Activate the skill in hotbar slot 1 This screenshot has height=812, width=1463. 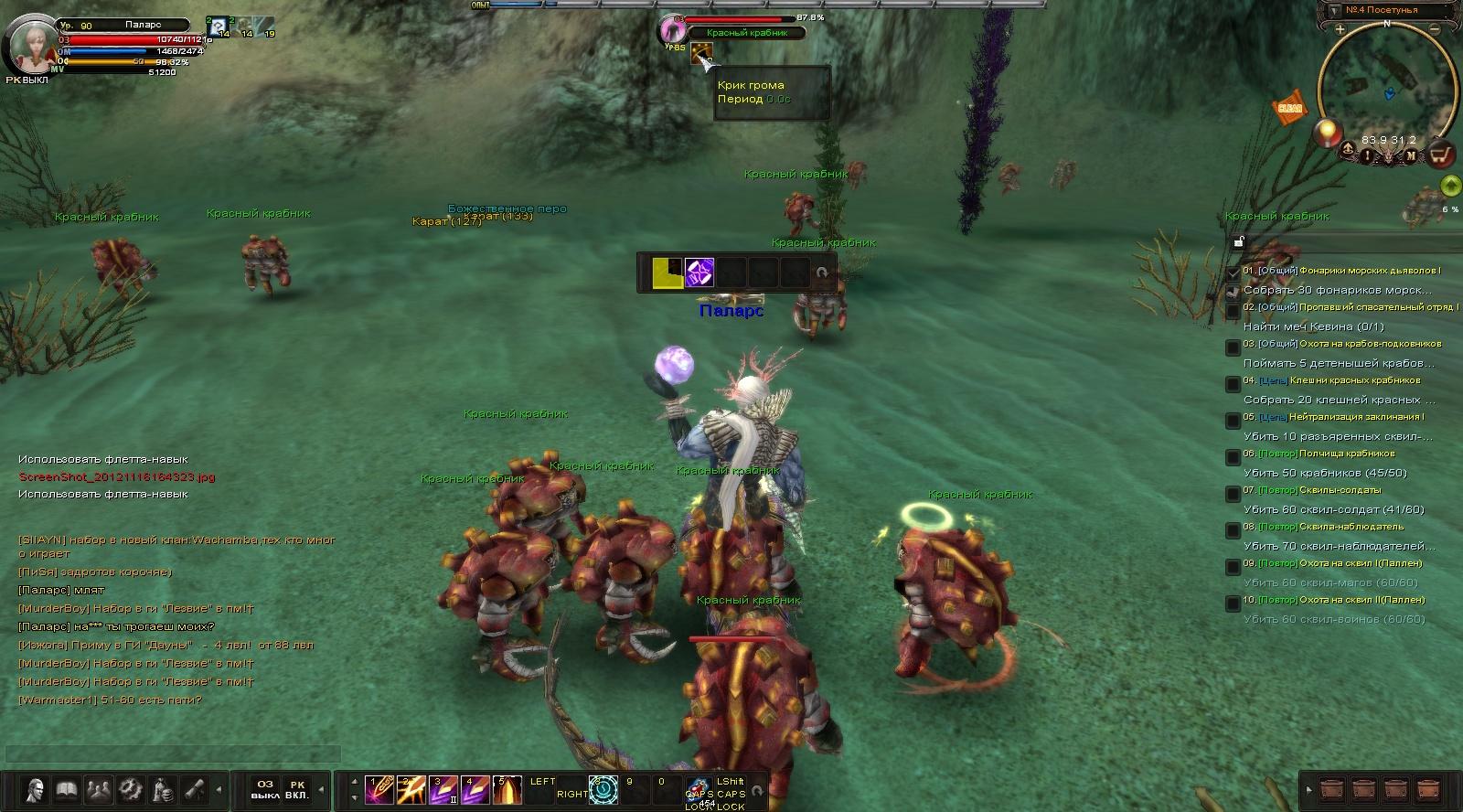click(378, 790)
